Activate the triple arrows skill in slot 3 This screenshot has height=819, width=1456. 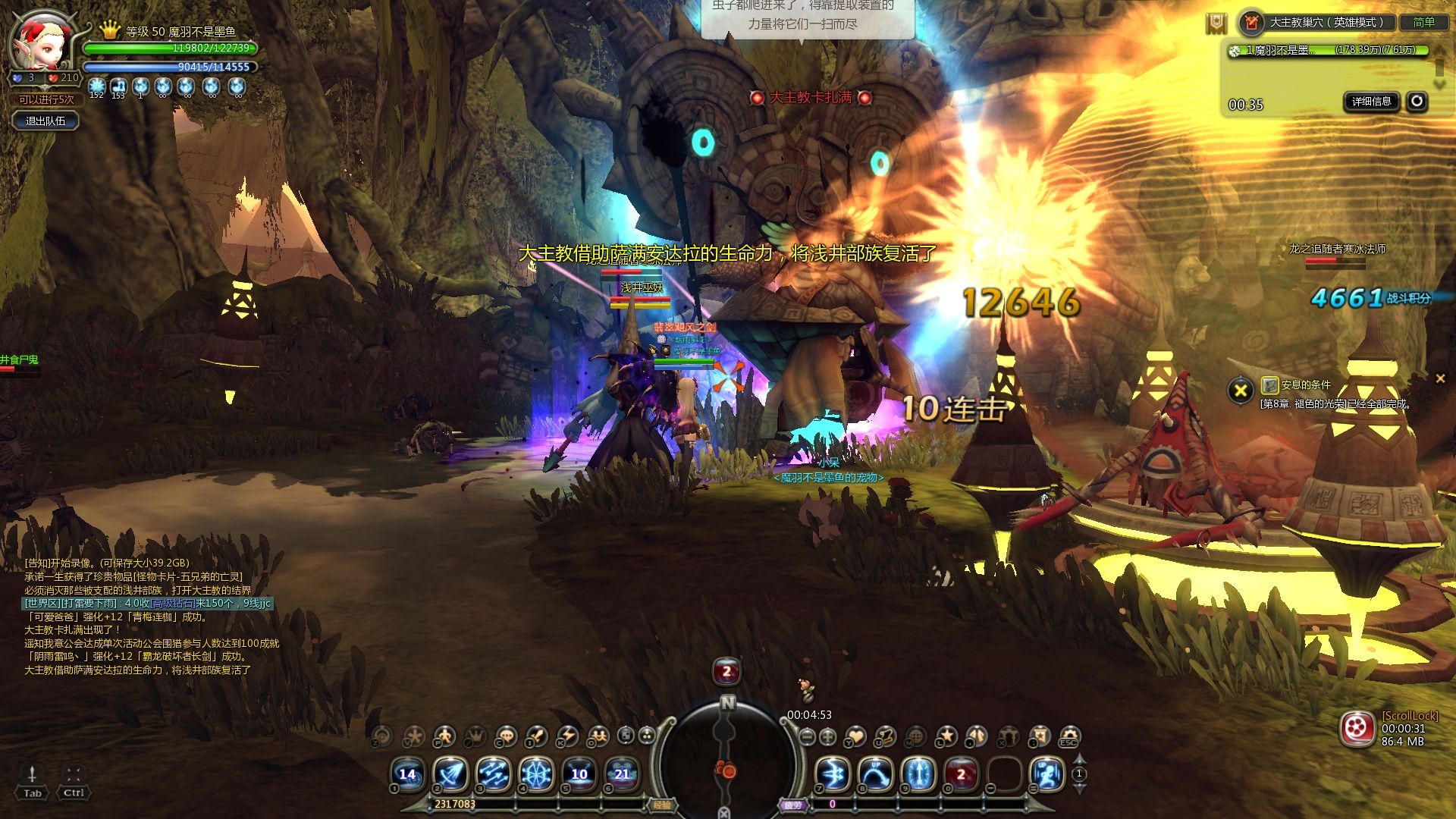pyautogui.click(x=493, y=774)
